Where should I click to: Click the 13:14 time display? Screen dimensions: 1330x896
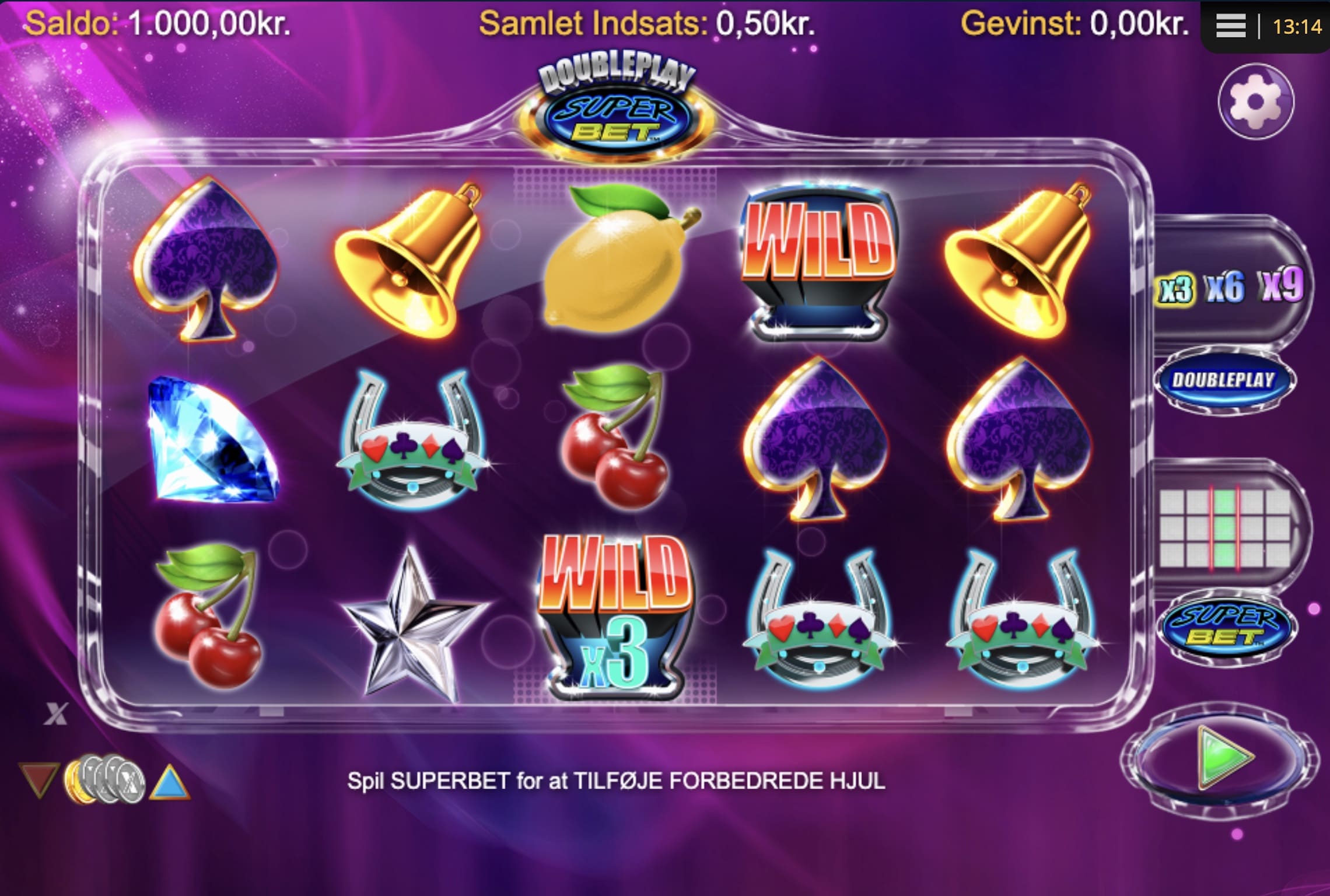pos(1298,24)
